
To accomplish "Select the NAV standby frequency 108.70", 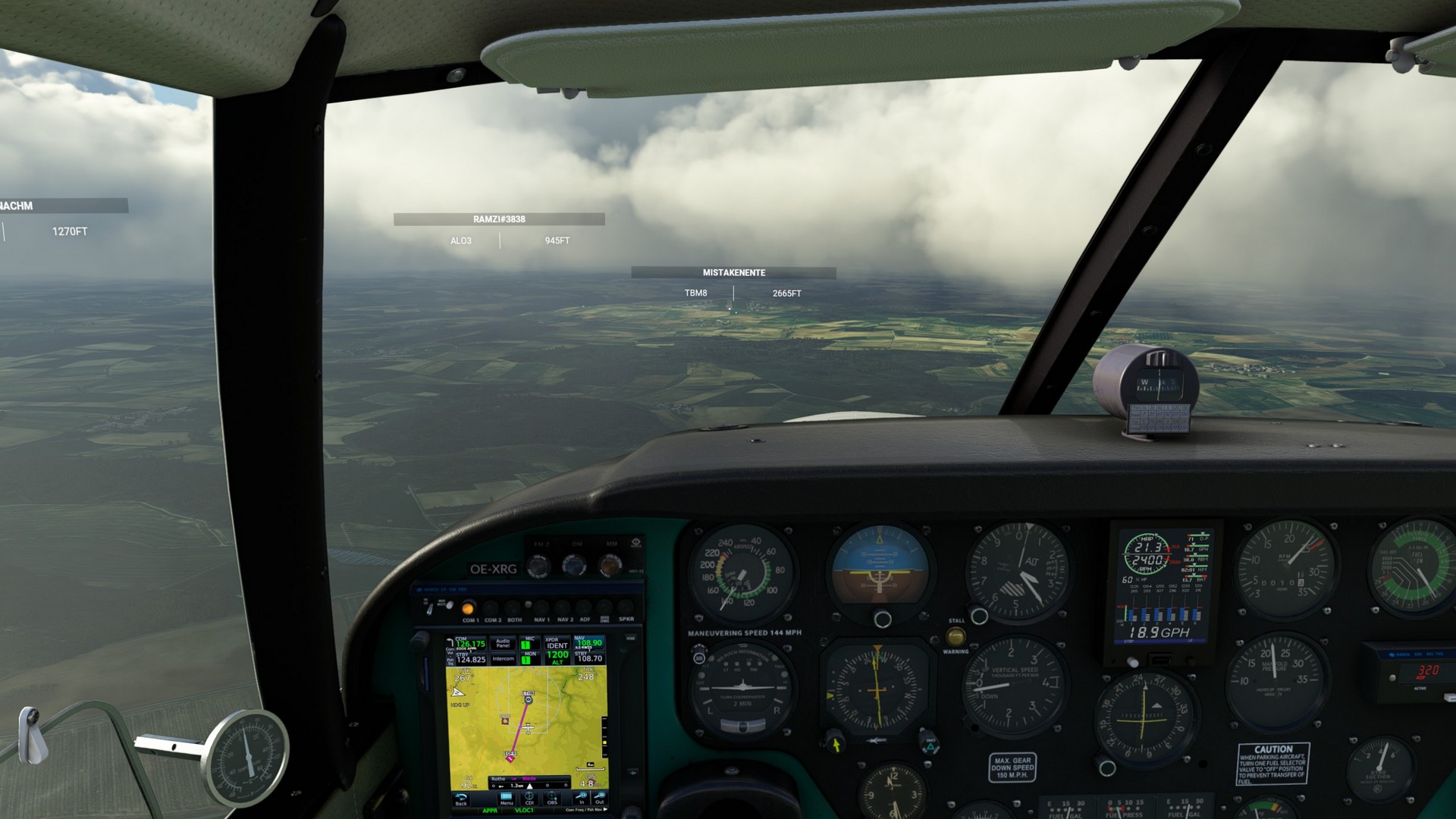I will pyautogui.click(x=589, y=658).
